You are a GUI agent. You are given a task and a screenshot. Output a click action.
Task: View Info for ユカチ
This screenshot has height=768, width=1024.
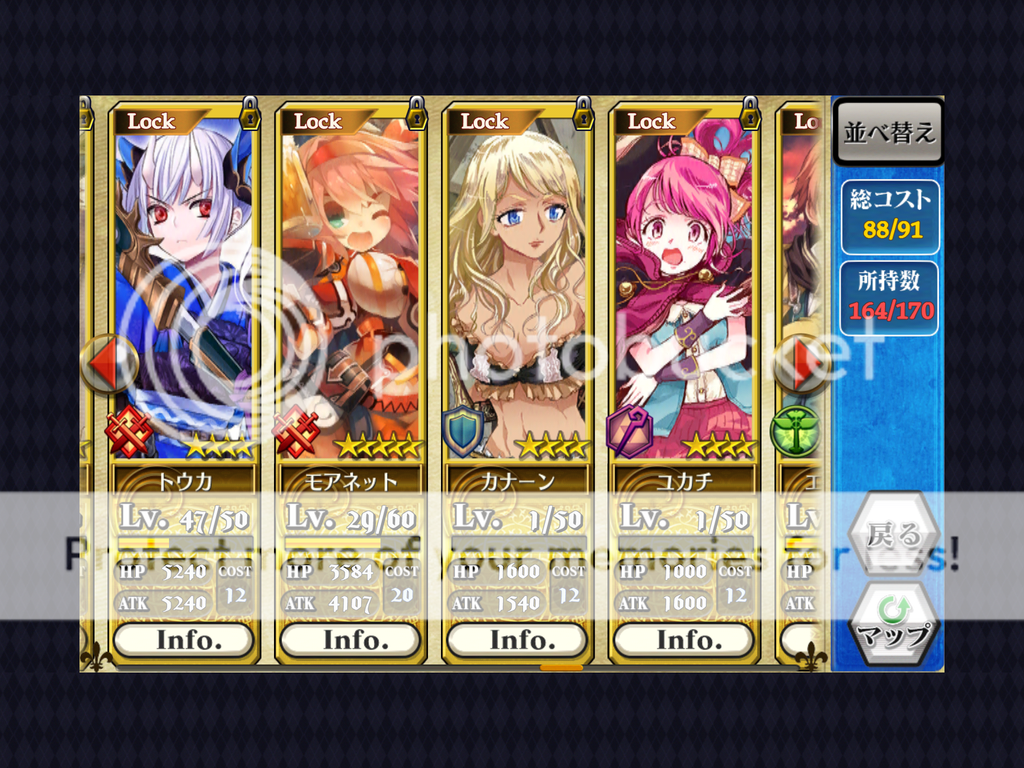coord(685,639)
